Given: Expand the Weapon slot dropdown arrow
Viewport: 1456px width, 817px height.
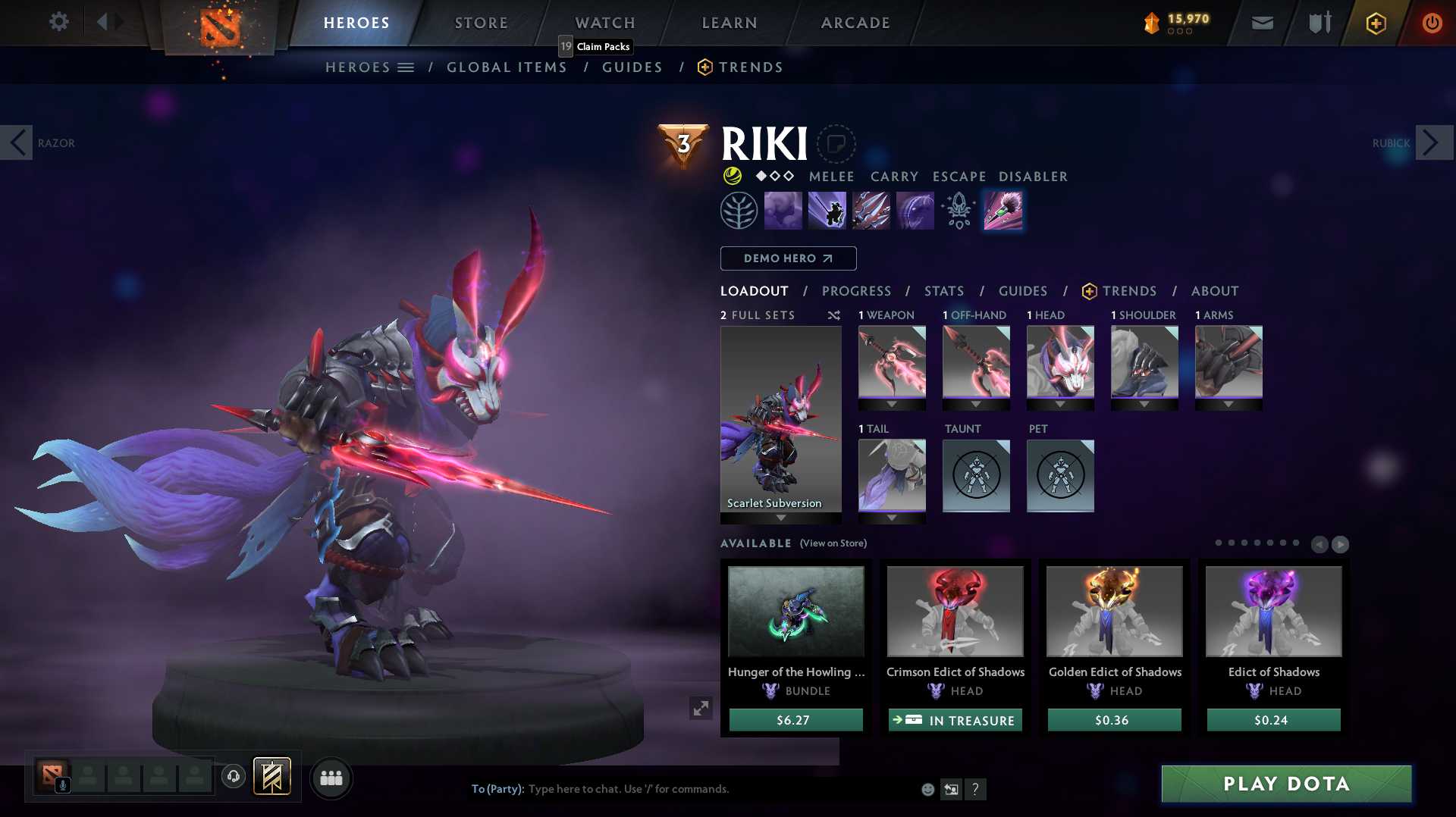Looking at the screenshot, I should pyautogui.click(x=891, y=404).
